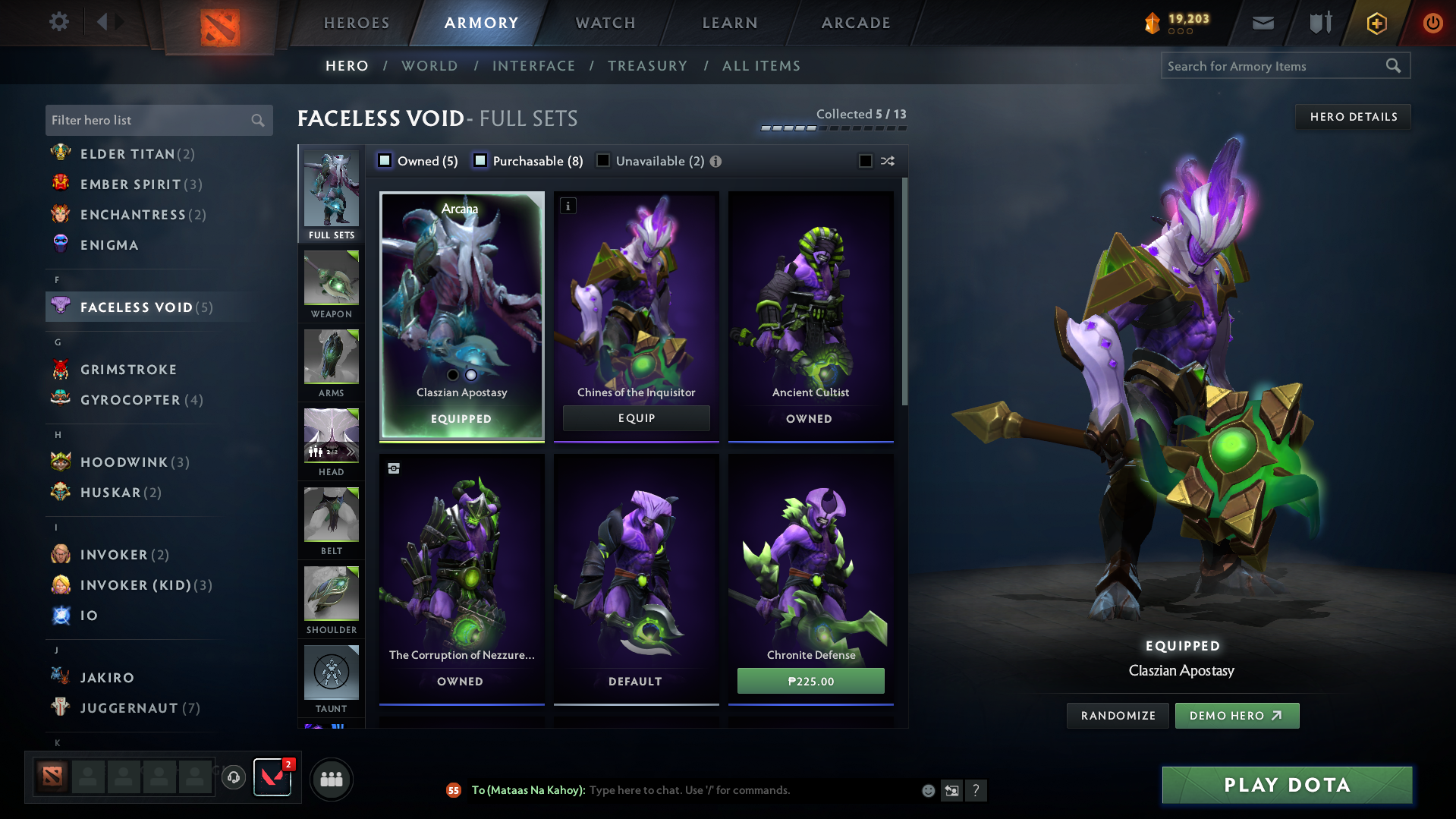Screen dimensions: 1456x819
Task: Click the chat input box
Action: [751, 790]
